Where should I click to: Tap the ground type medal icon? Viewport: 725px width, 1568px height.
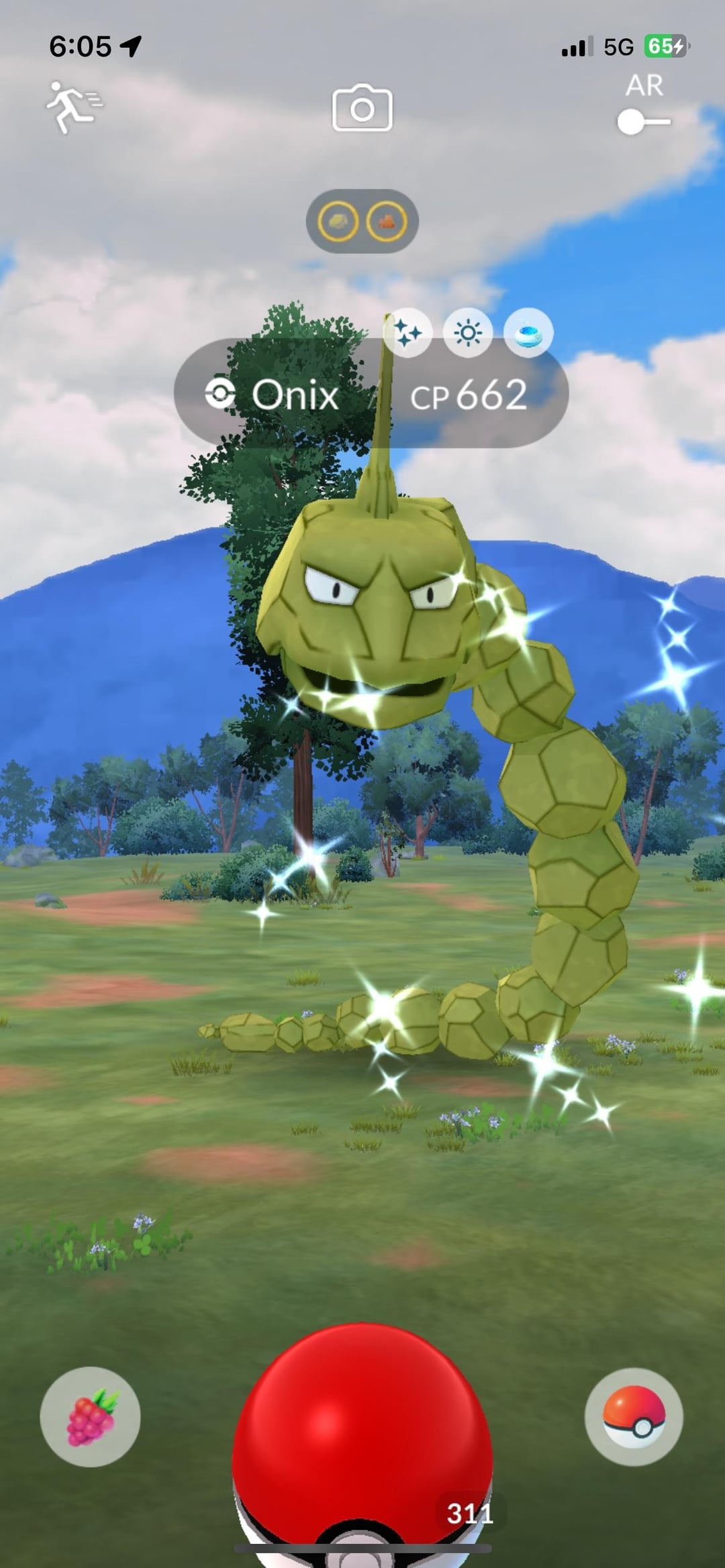point(387,221)
